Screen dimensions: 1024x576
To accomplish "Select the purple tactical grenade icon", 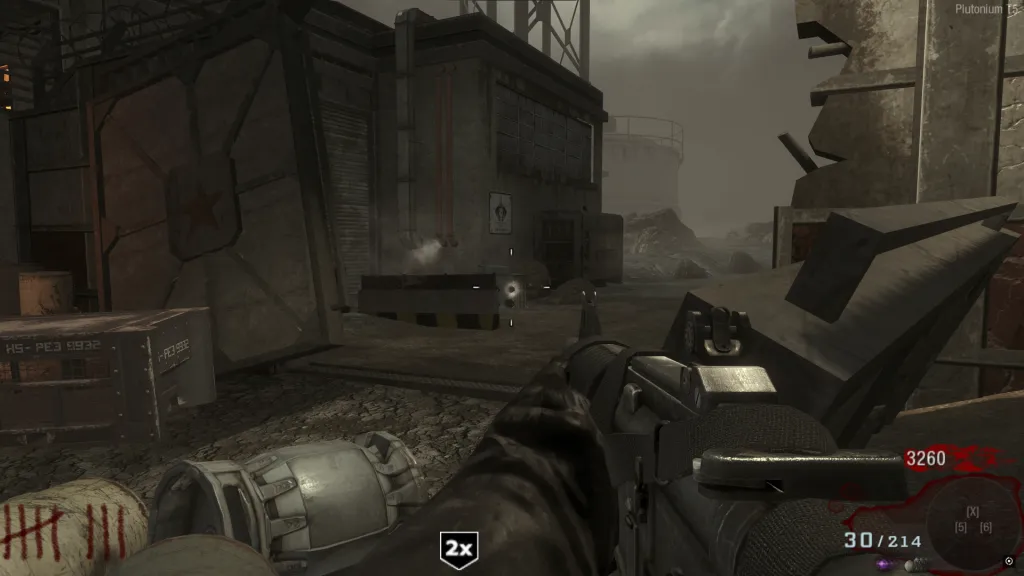I will pos(883,565).
